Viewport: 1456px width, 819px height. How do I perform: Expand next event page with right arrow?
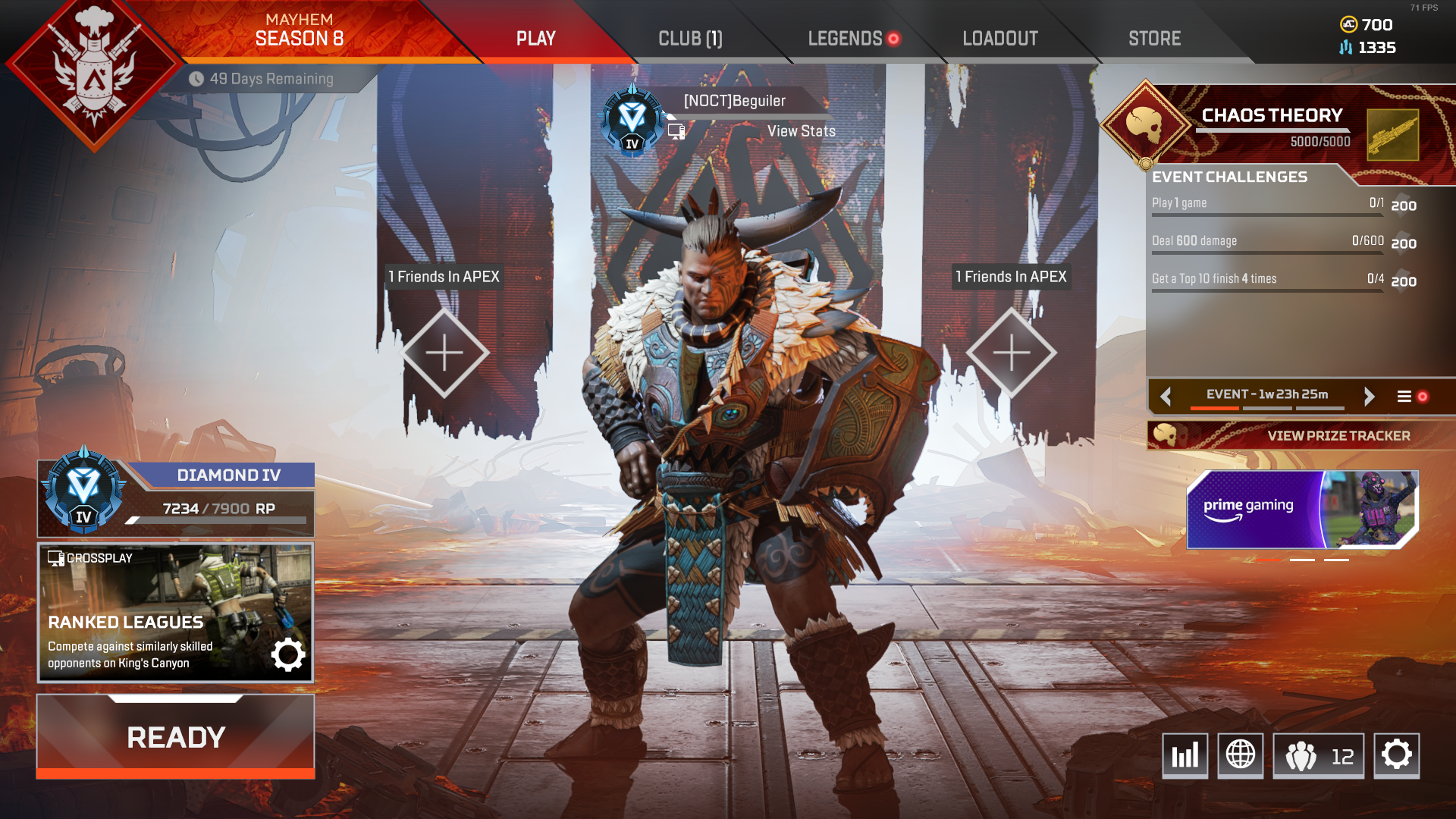(x=1370, y=396)
